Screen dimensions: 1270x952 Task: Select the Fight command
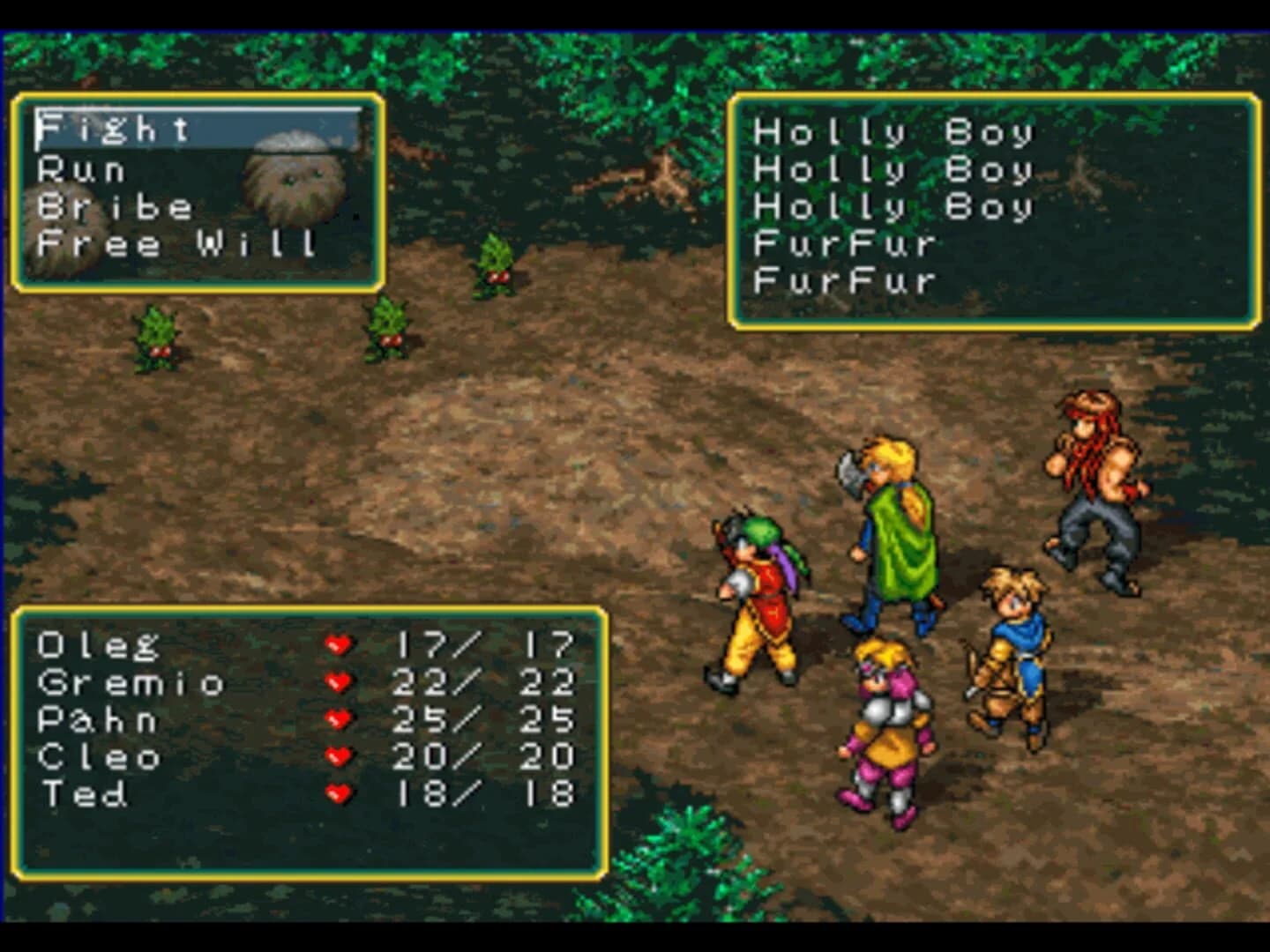115,129
